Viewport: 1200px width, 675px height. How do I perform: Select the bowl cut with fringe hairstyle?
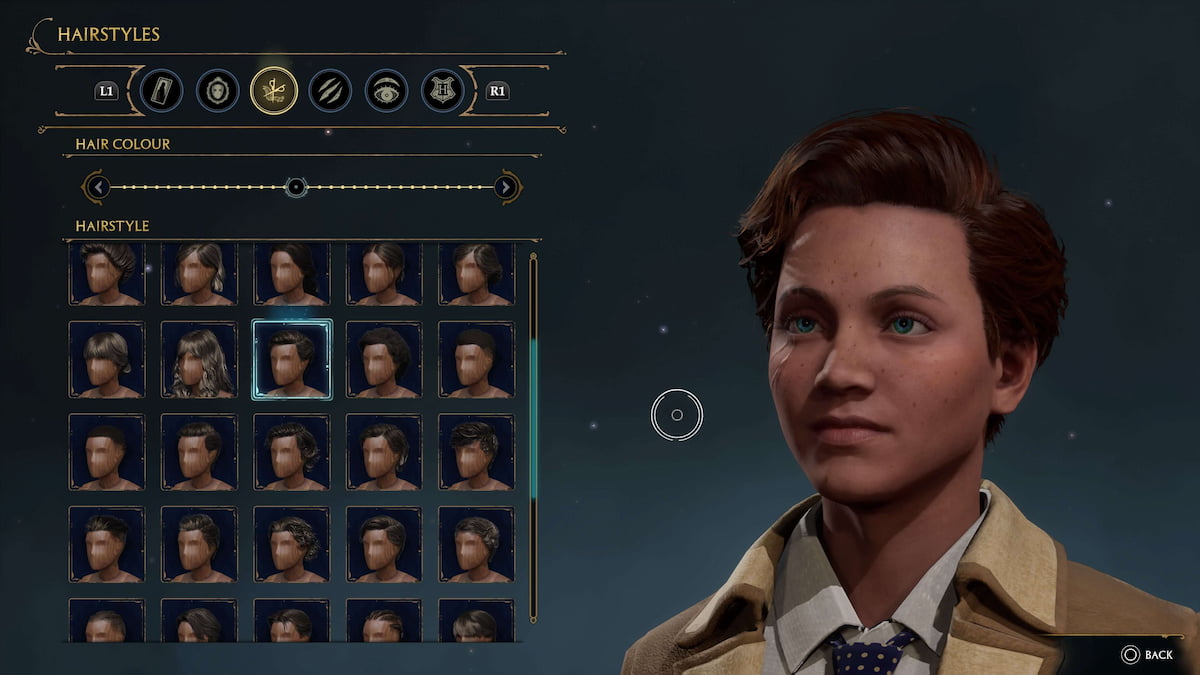click(107, 360)
